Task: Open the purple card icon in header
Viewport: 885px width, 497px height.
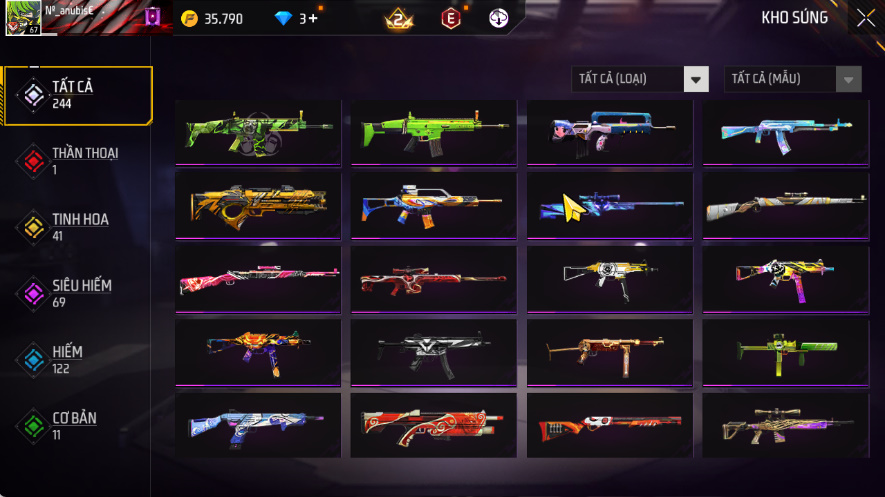Action: [x=152, y=17]
